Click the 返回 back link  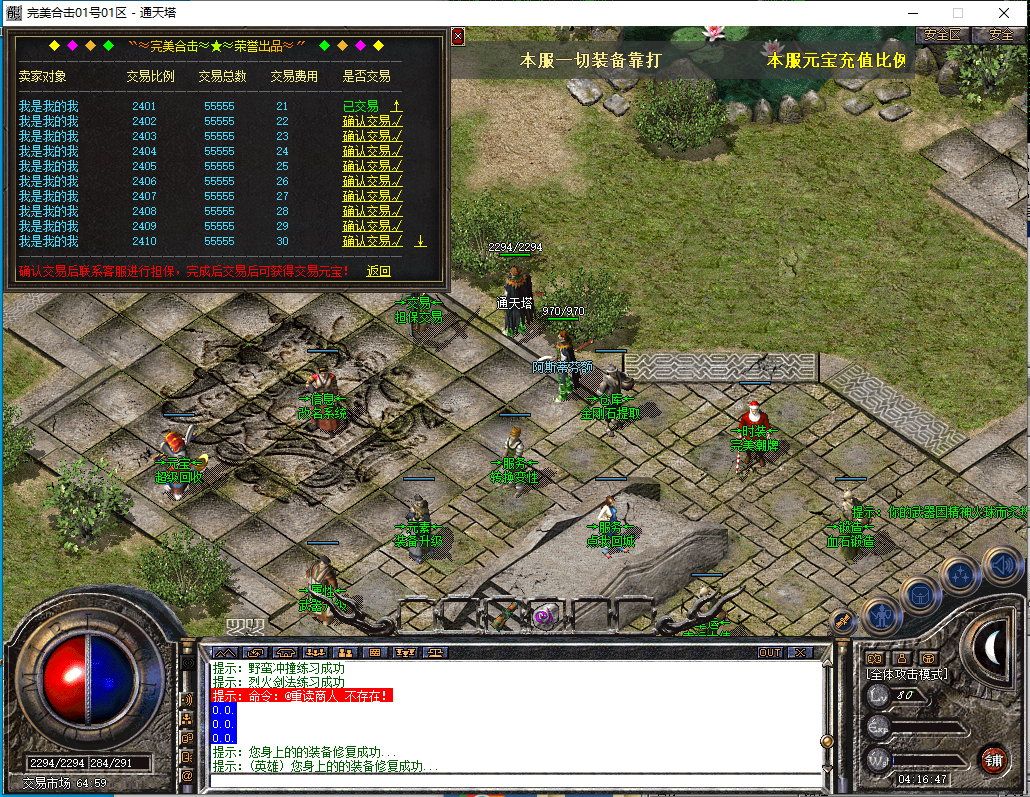(x=378, y=271)
